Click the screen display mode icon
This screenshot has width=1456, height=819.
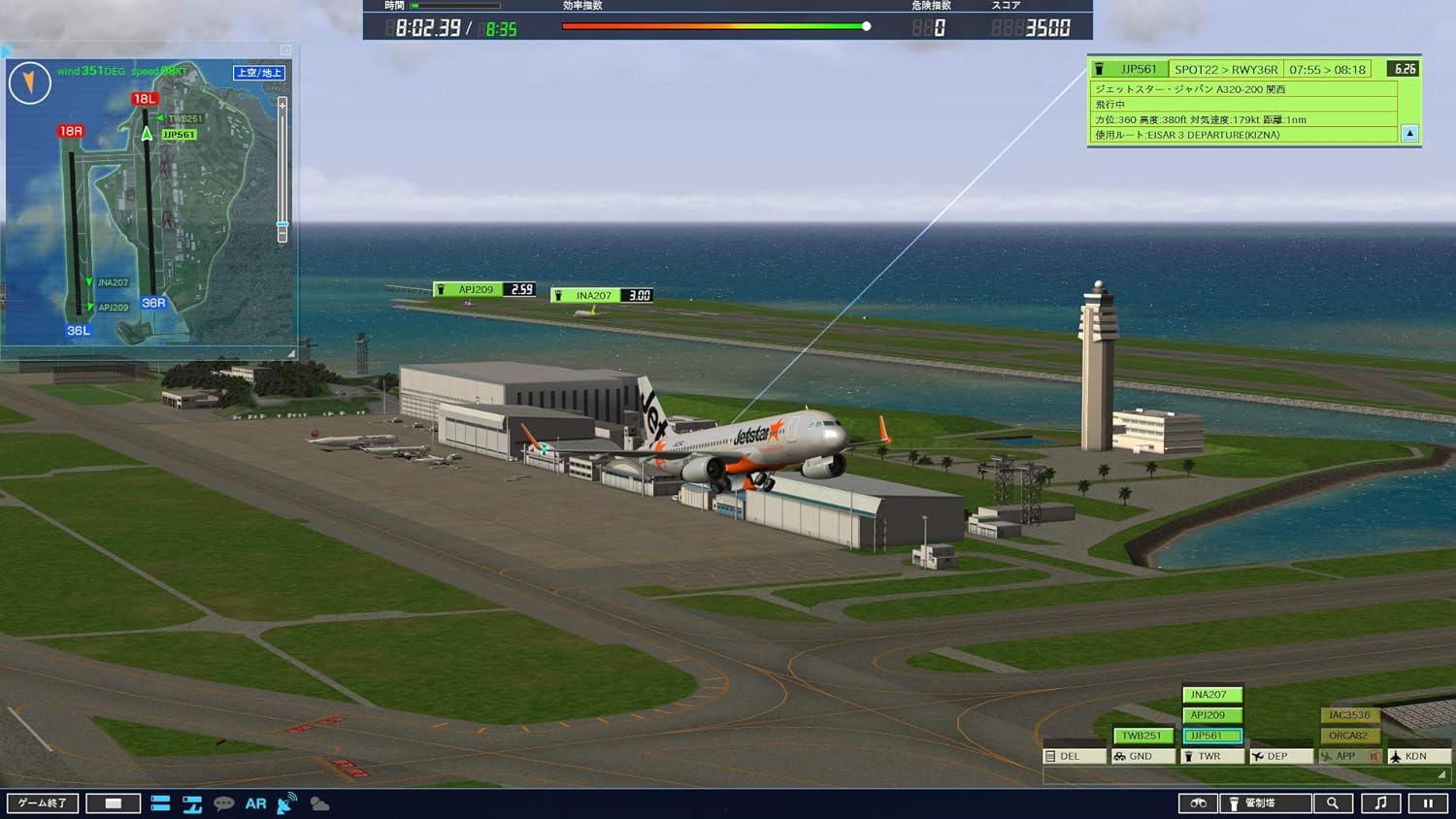[x=114, y=803]
